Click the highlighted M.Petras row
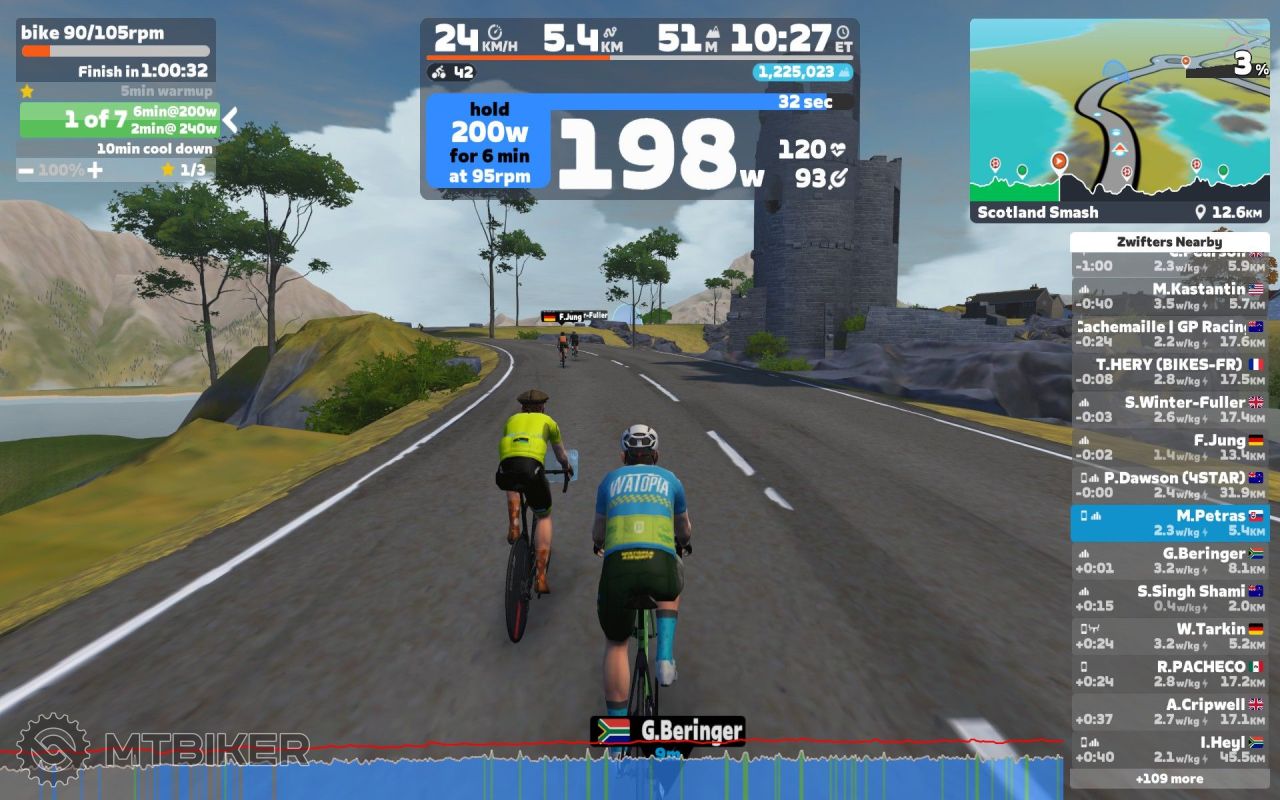Image resolution: width=1280 pixels, height=800 pixels. point(1169,523)
